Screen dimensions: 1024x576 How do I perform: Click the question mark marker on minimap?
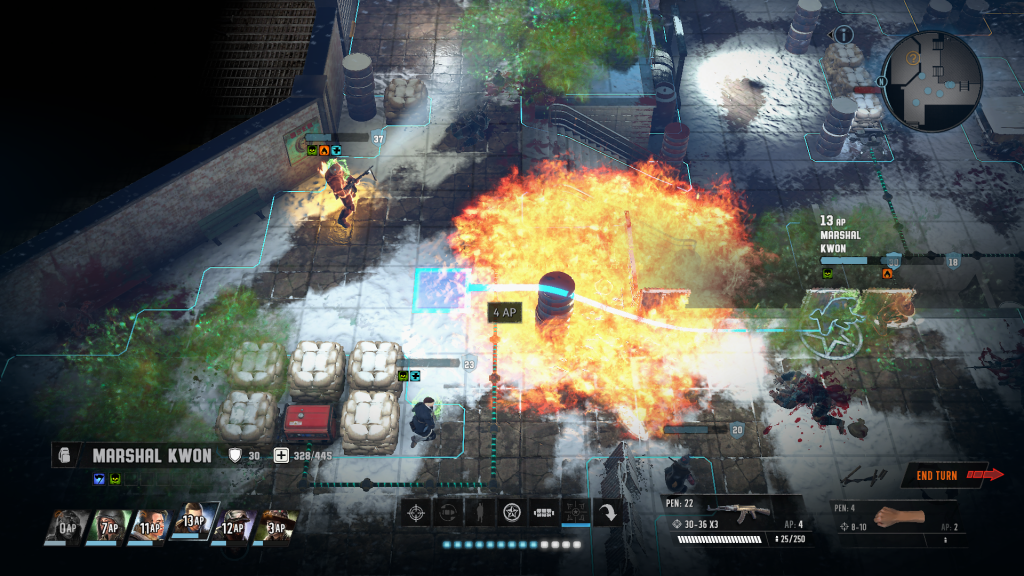coord(912,59)
